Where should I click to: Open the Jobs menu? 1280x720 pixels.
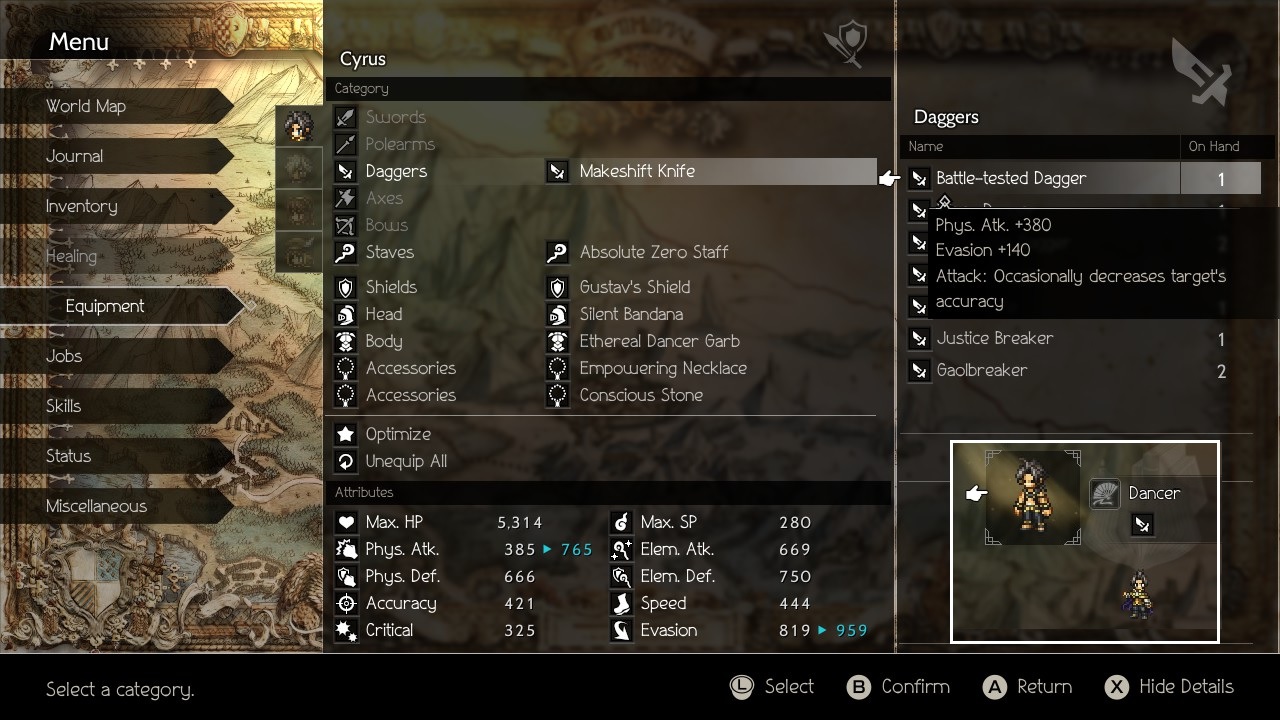[x=64, y=356]
